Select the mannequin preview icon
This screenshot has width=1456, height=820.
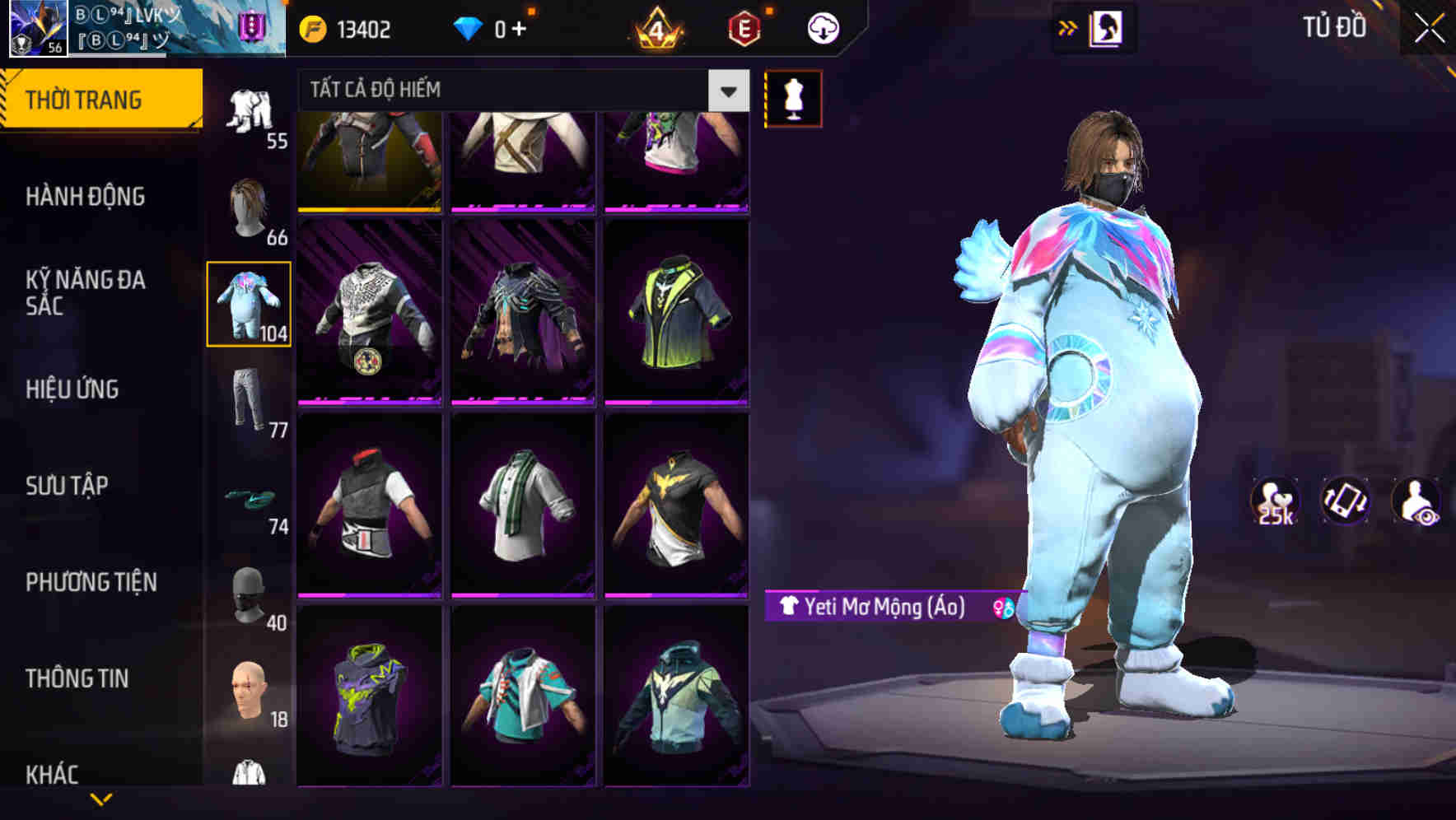[793, 97]
